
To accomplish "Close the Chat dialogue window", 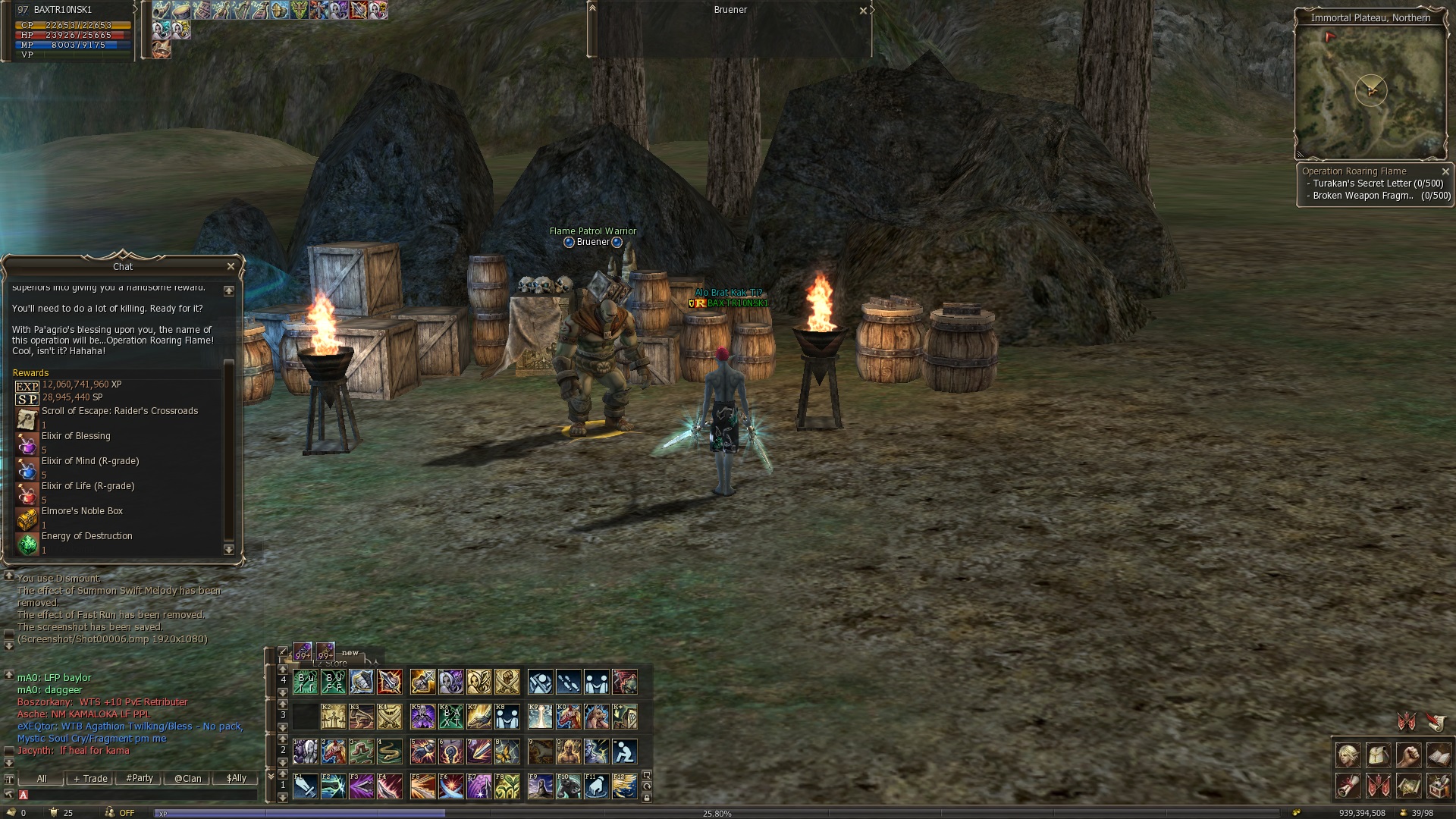I will point(231,266).
